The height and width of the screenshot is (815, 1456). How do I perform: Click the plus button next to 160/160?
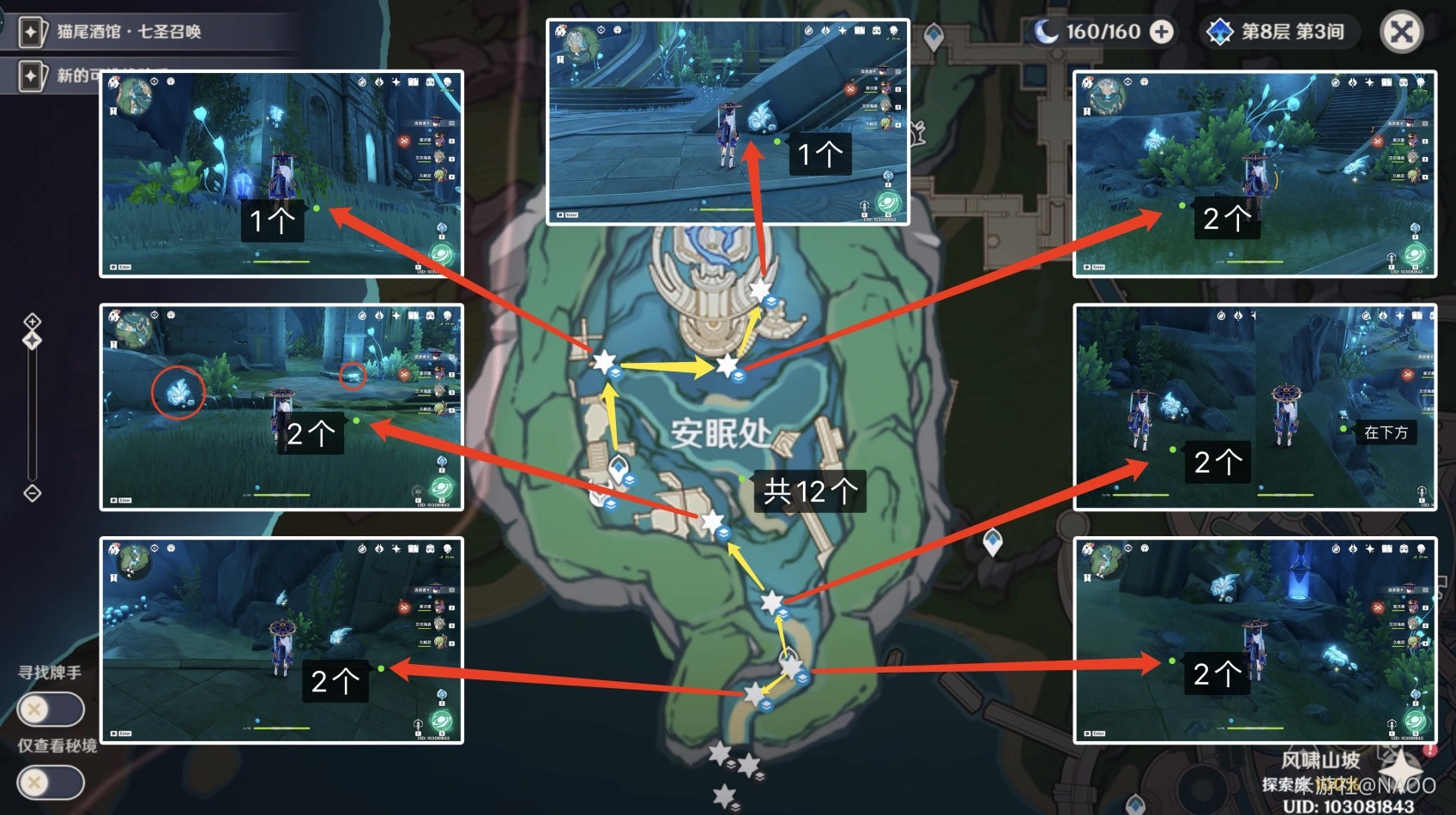[1163, 32]
